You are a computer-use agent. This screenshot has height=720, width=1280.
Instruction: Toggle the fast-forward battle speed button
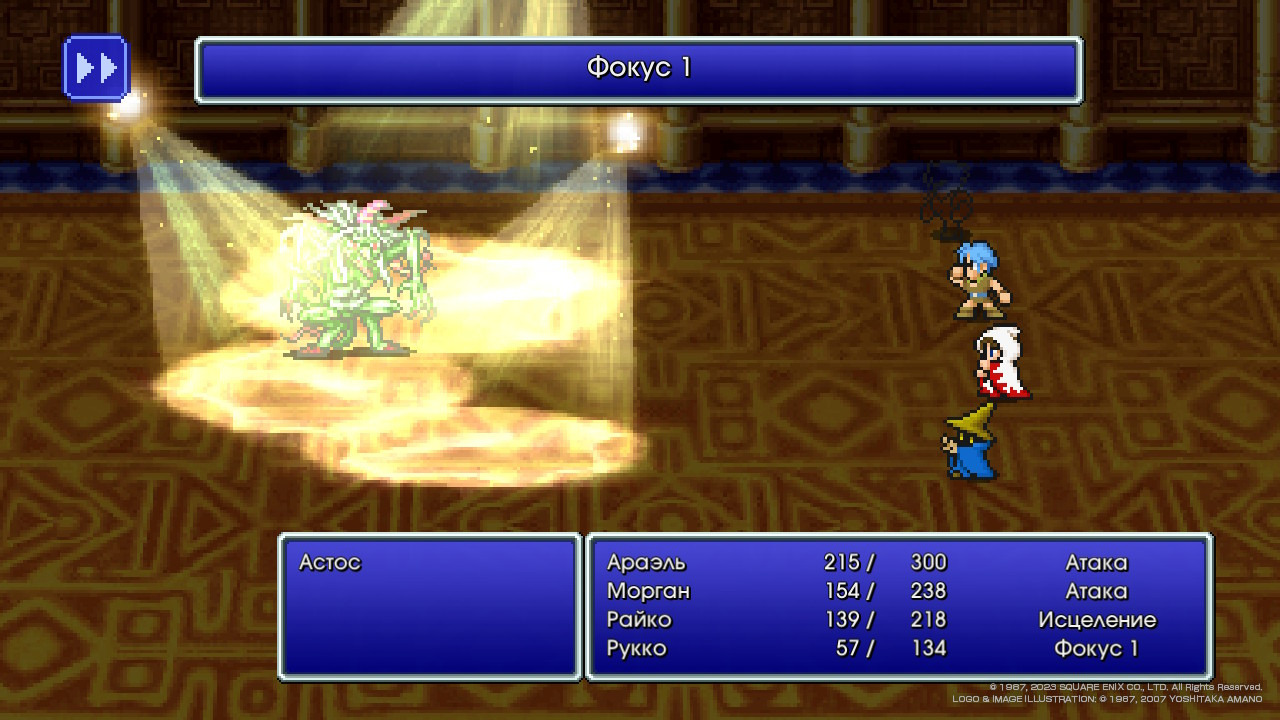tap(96, 68)
